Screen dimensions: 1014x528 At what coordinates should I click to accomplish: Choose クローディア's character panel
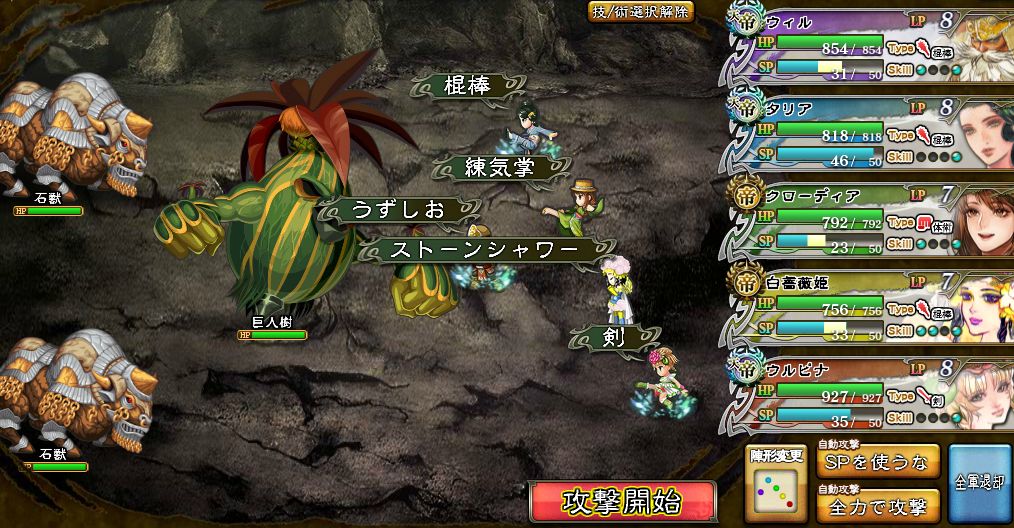click(868, 220)
